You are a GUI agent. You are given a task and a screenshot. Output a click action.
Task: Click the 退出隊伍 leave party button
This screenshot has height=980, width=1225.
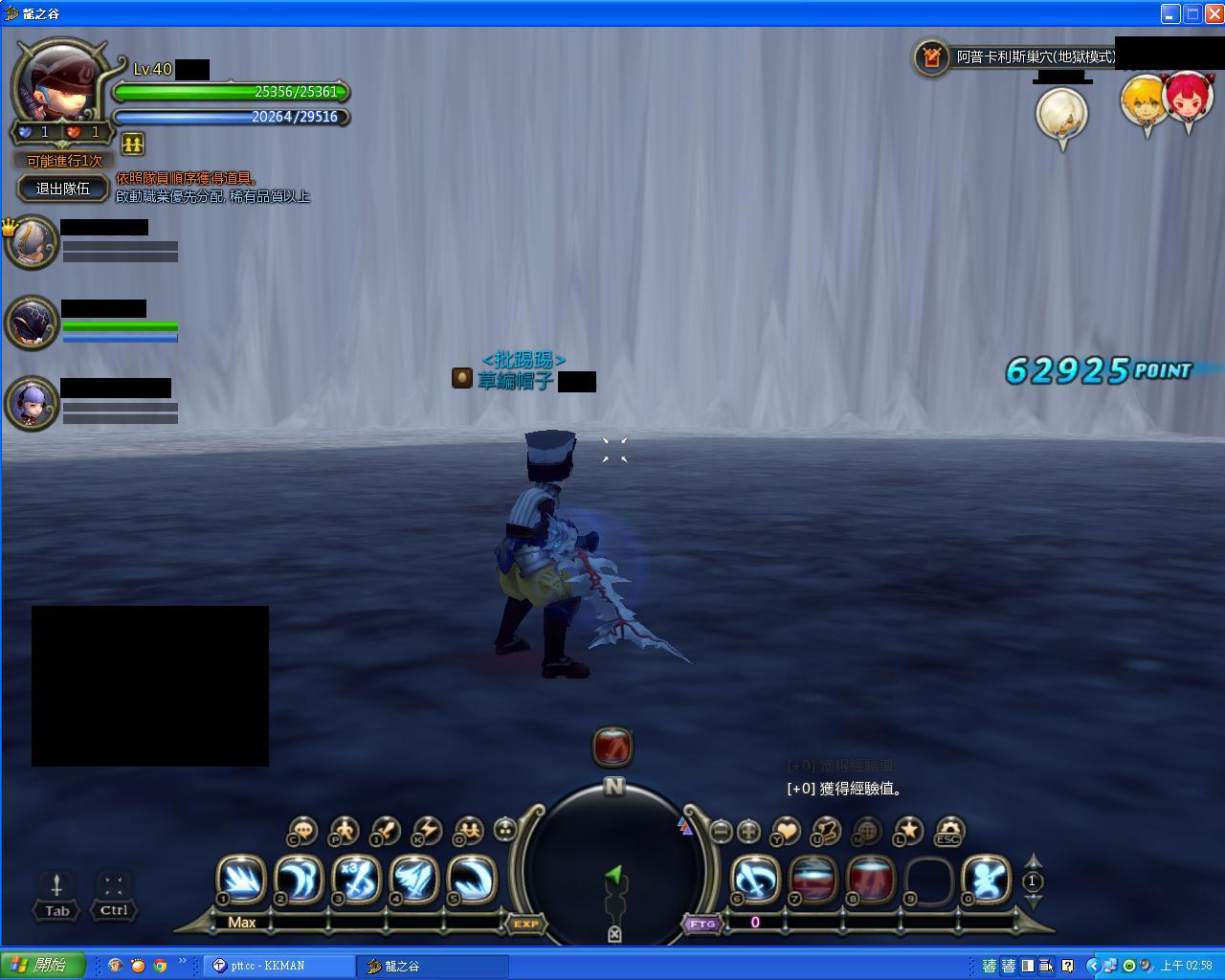[63, 189]
